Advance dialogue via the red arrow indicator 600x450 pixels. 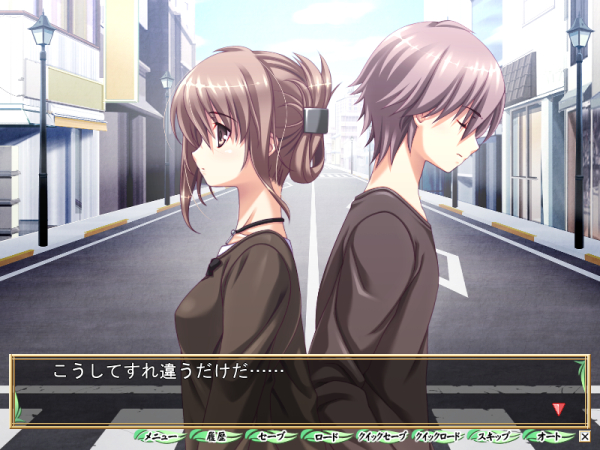coord(558,408)
